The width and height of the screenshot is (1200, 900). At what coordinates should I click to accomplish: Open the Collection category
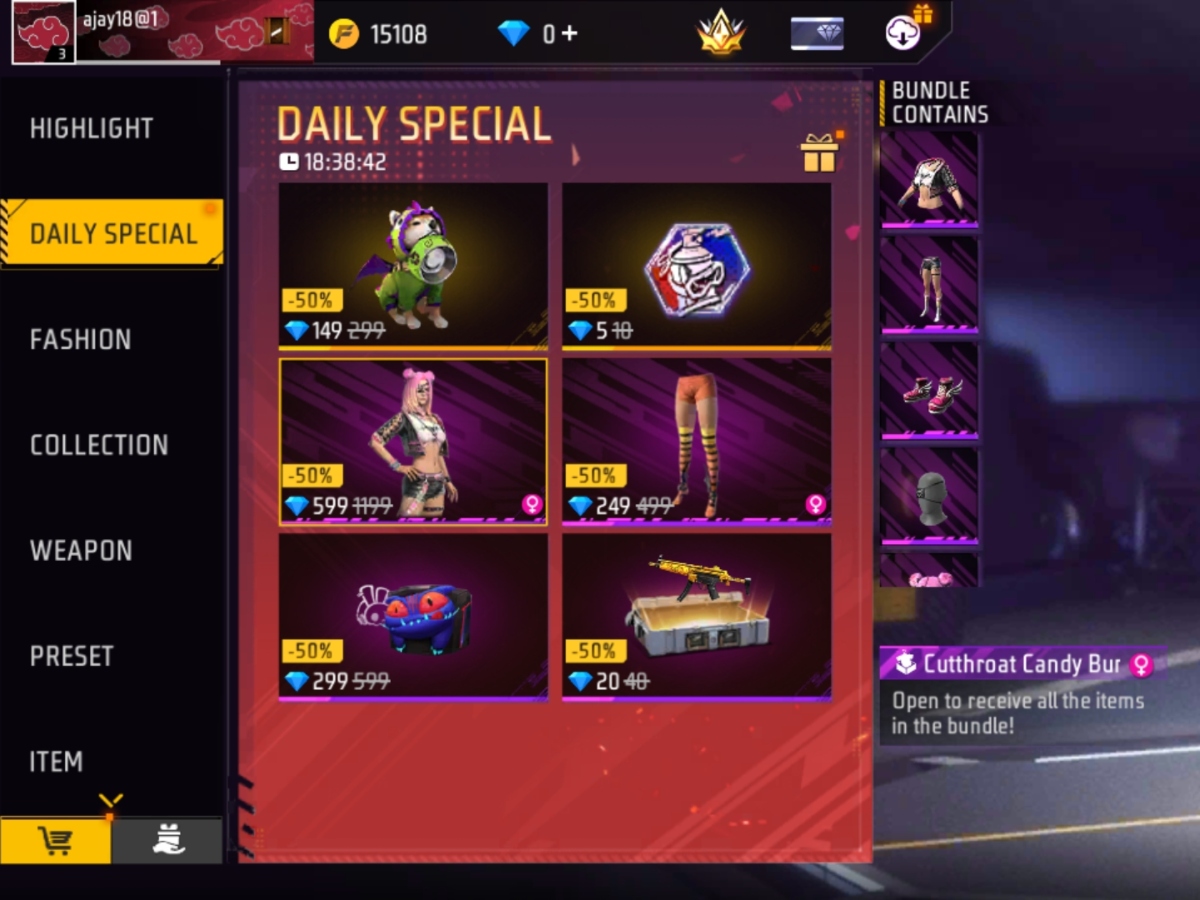[x=99, y=445]
